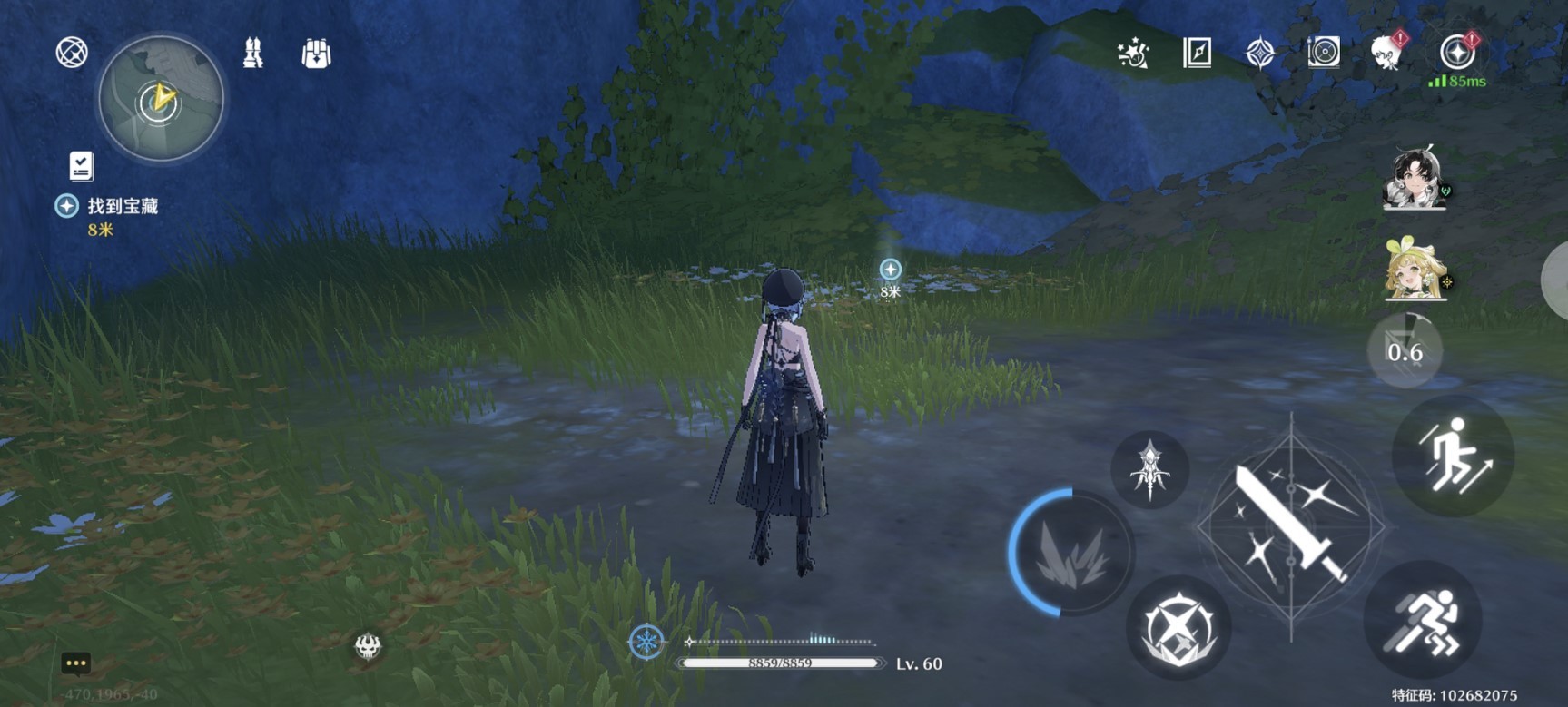Open the sparkle events icon in the top bar
This screenshot has width=1568, height=707.
click(x=1133, y=54)
